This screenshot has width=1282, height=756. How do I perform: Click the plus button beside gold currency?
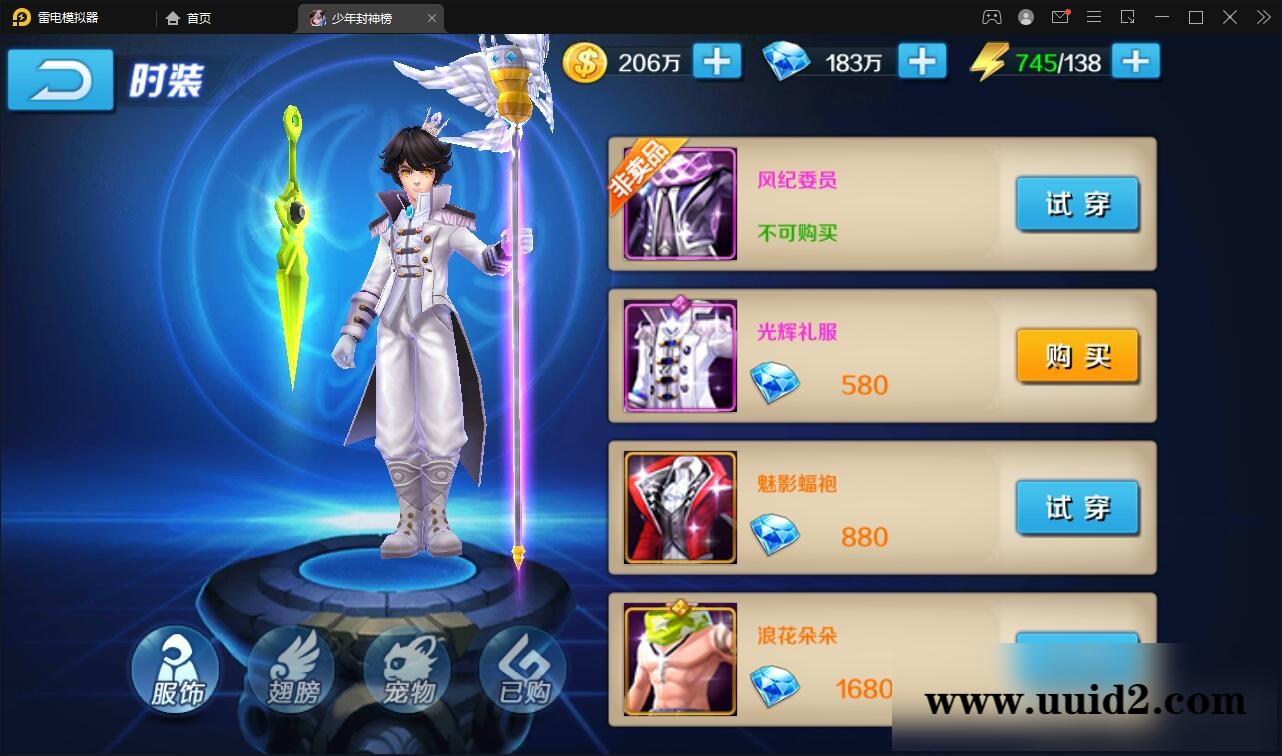pyautogui.click(x=715, y=61)
